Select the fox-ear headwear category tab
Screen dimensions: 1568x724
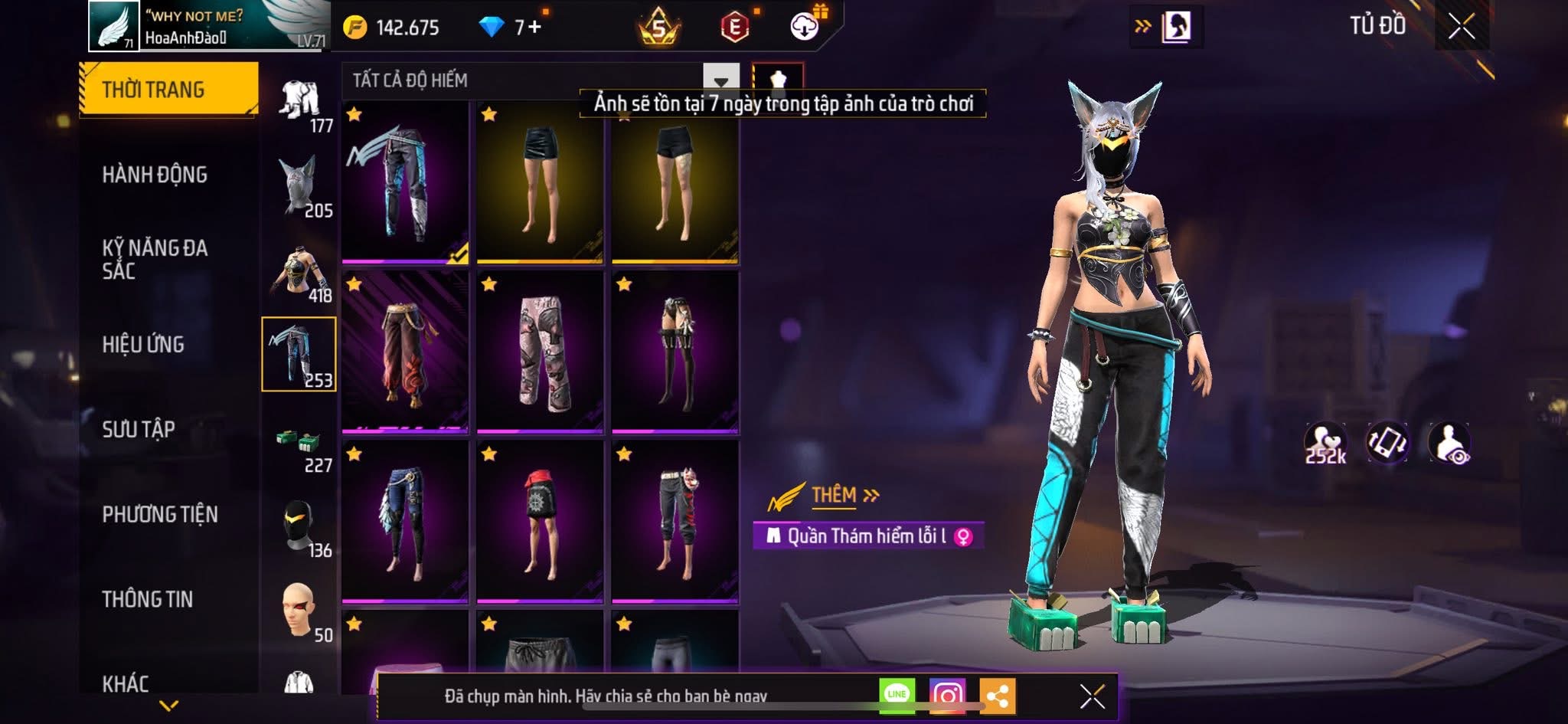(299, 186)
